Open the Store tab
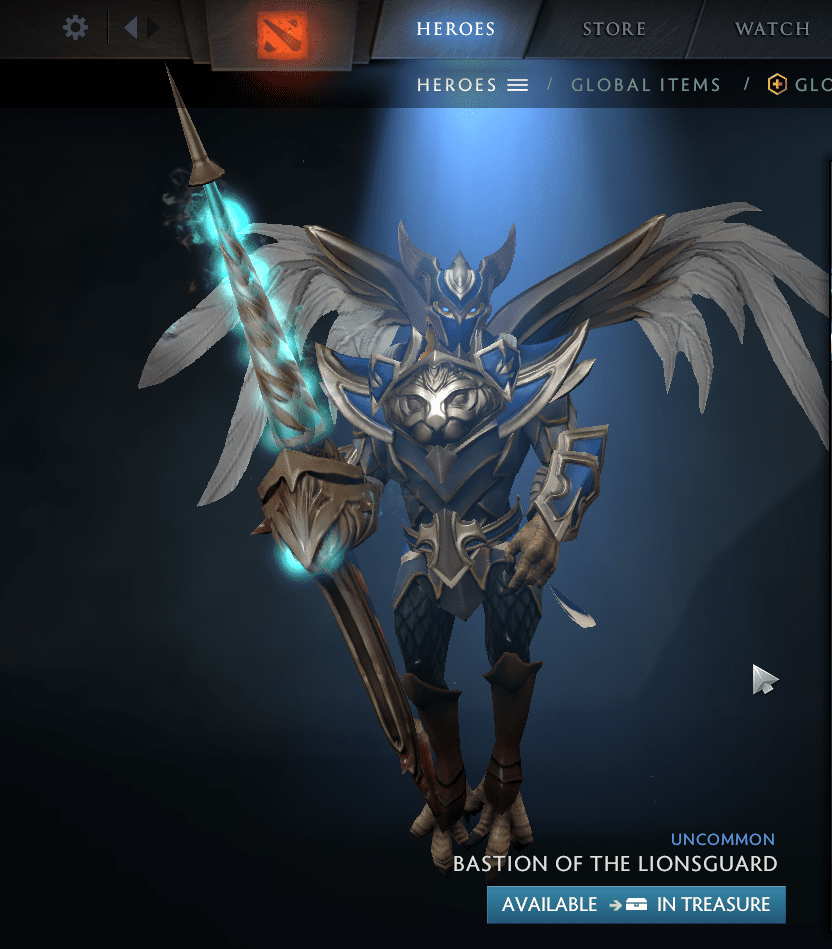This screenshot has height=949, width=832. tap(614, 28)
